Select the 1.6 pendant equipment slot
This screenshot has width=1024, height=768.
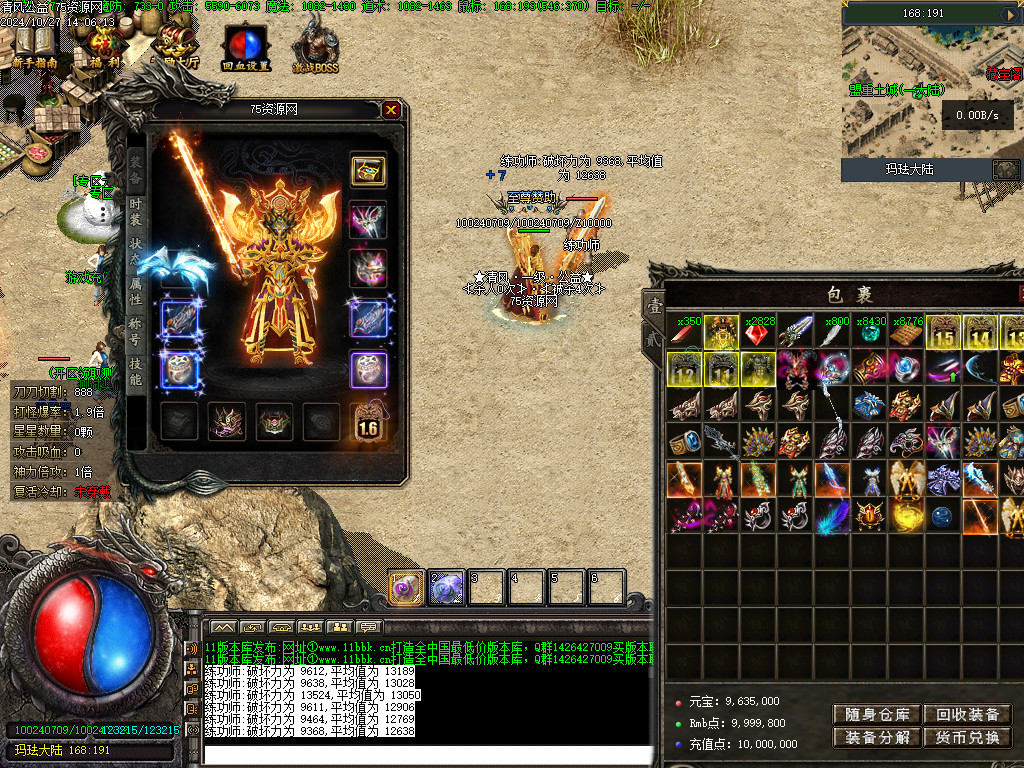coord(368,422)
